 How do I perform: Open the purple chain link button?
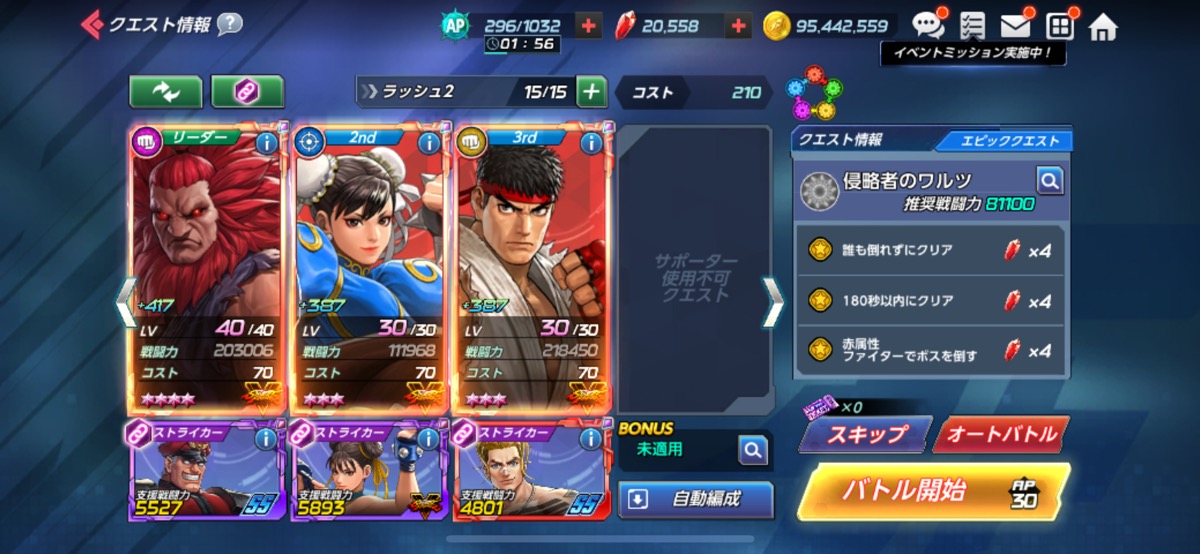[x=247, y=92]
